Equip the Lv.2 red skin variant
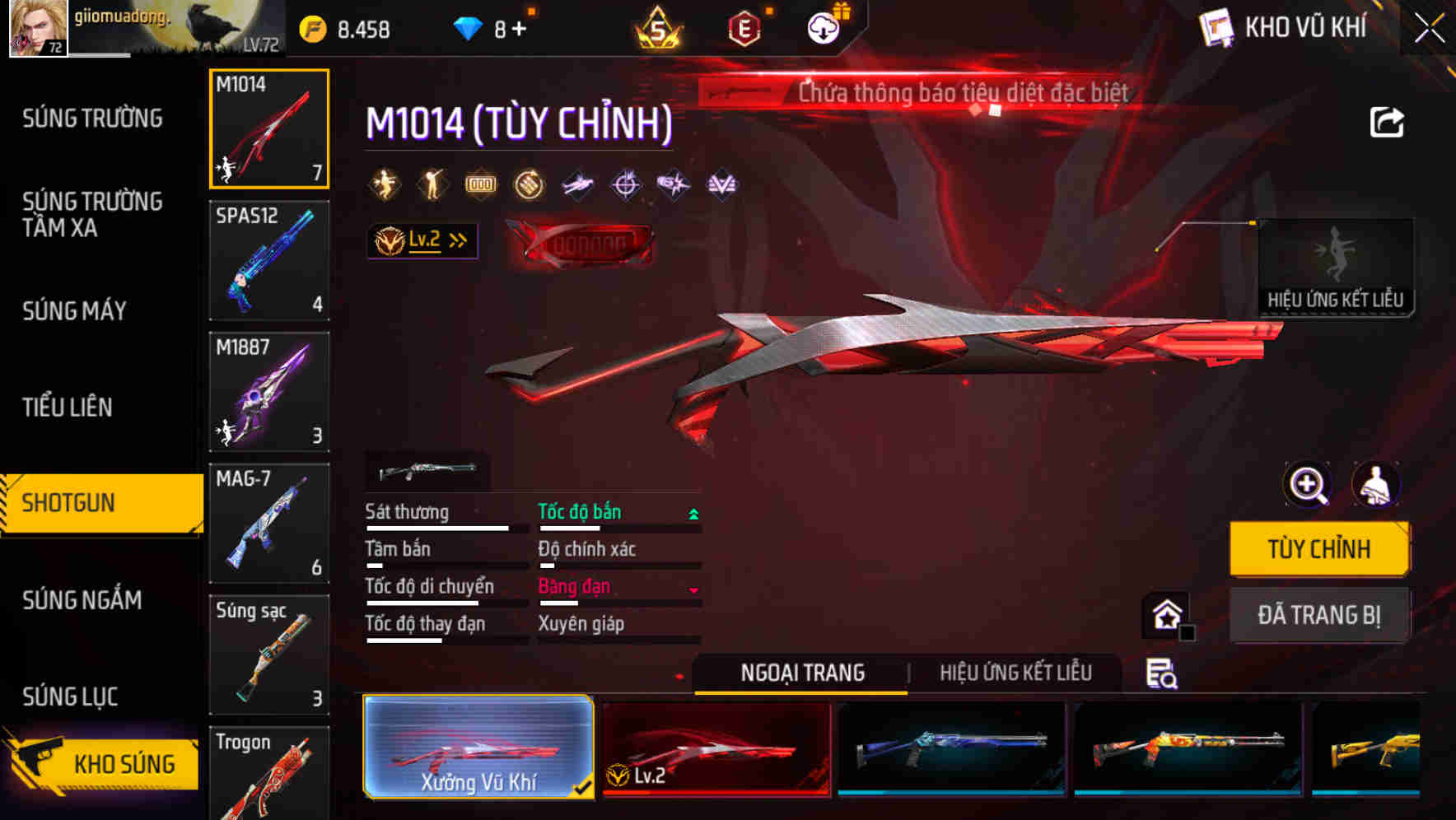Screen dimensions: 1456x820 pos(715,748)
